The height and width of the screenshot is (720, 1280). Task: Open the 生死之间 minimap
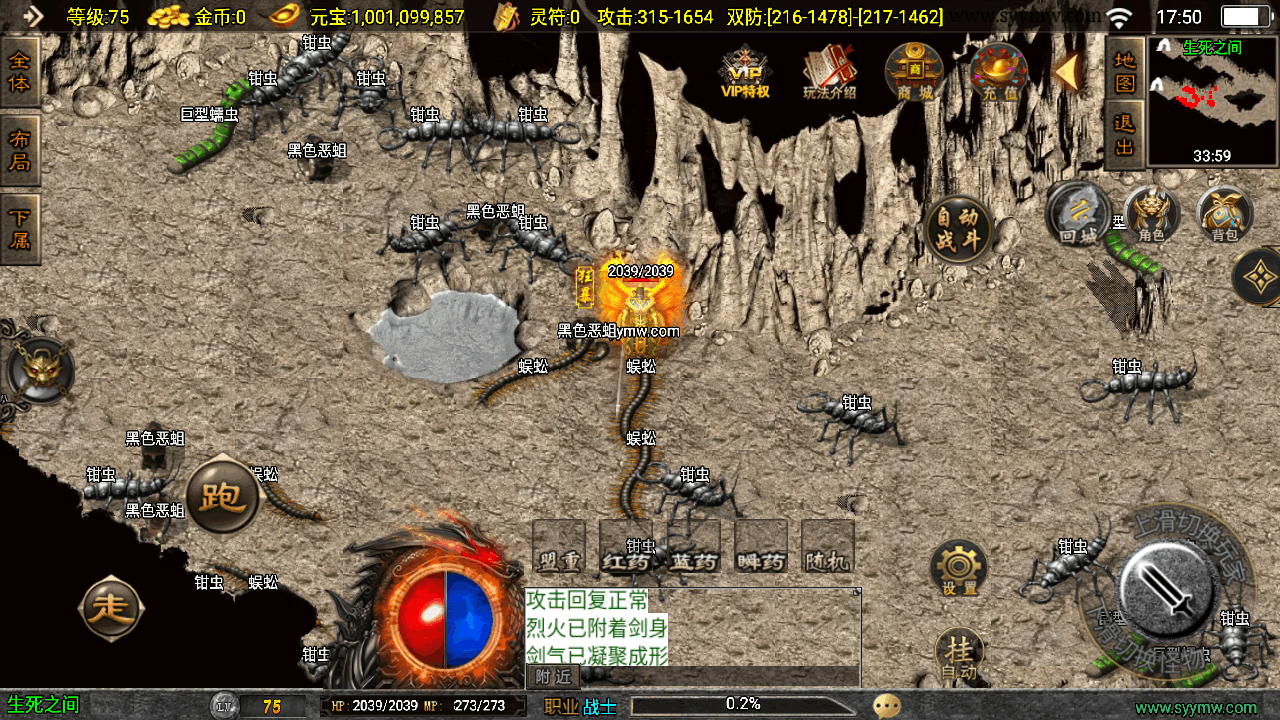click(1213, 100)
